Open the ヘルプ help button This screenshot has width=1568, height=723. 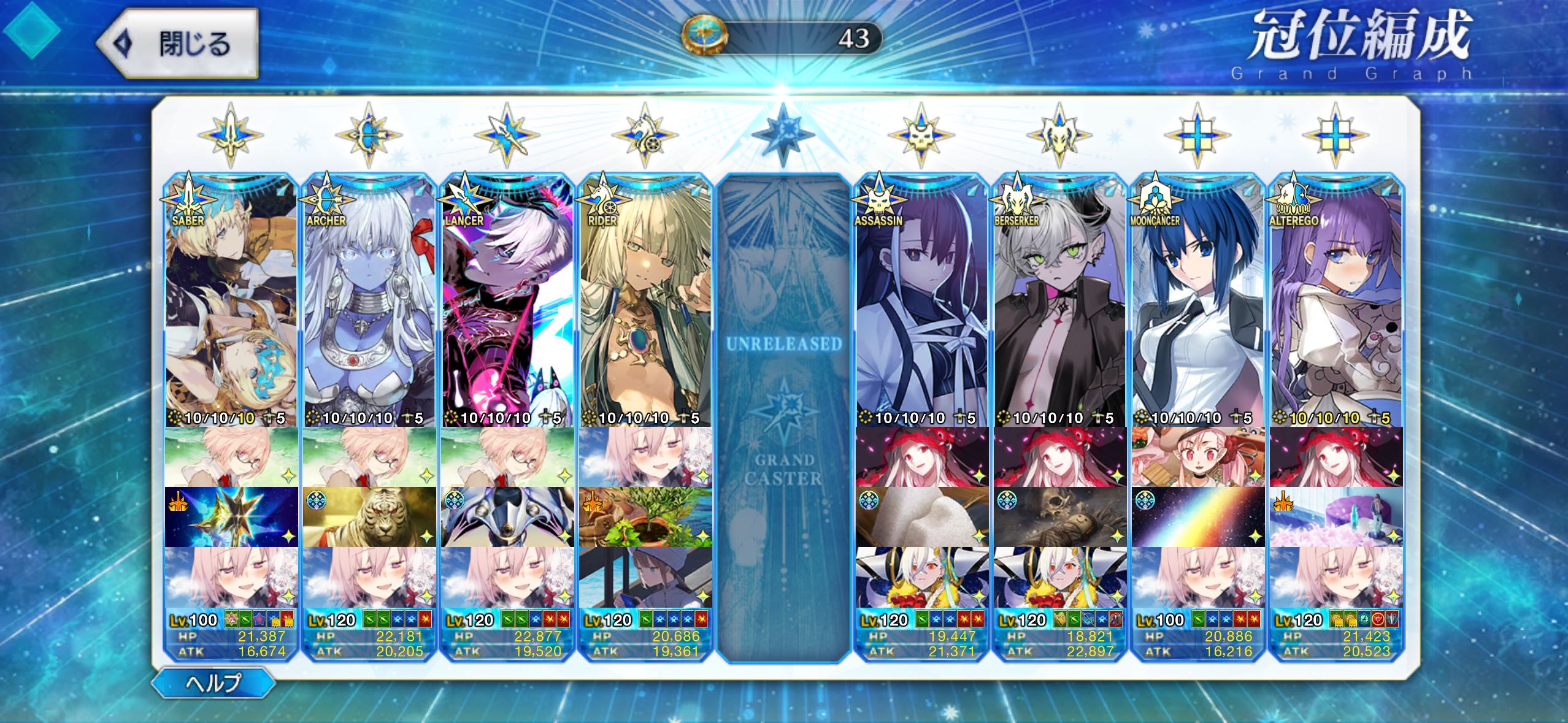click(213, 682)
